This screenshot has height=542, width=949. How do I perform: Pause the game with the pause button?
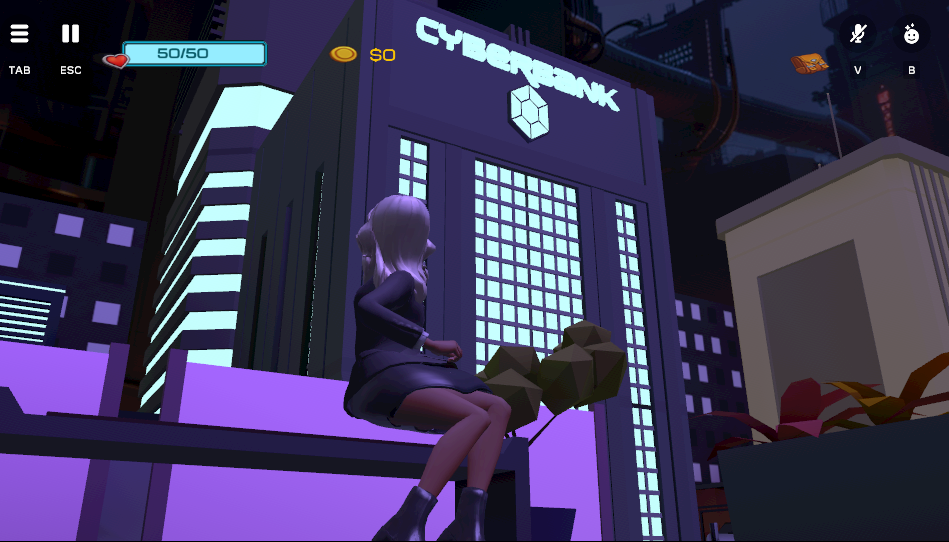click(70, 34)
